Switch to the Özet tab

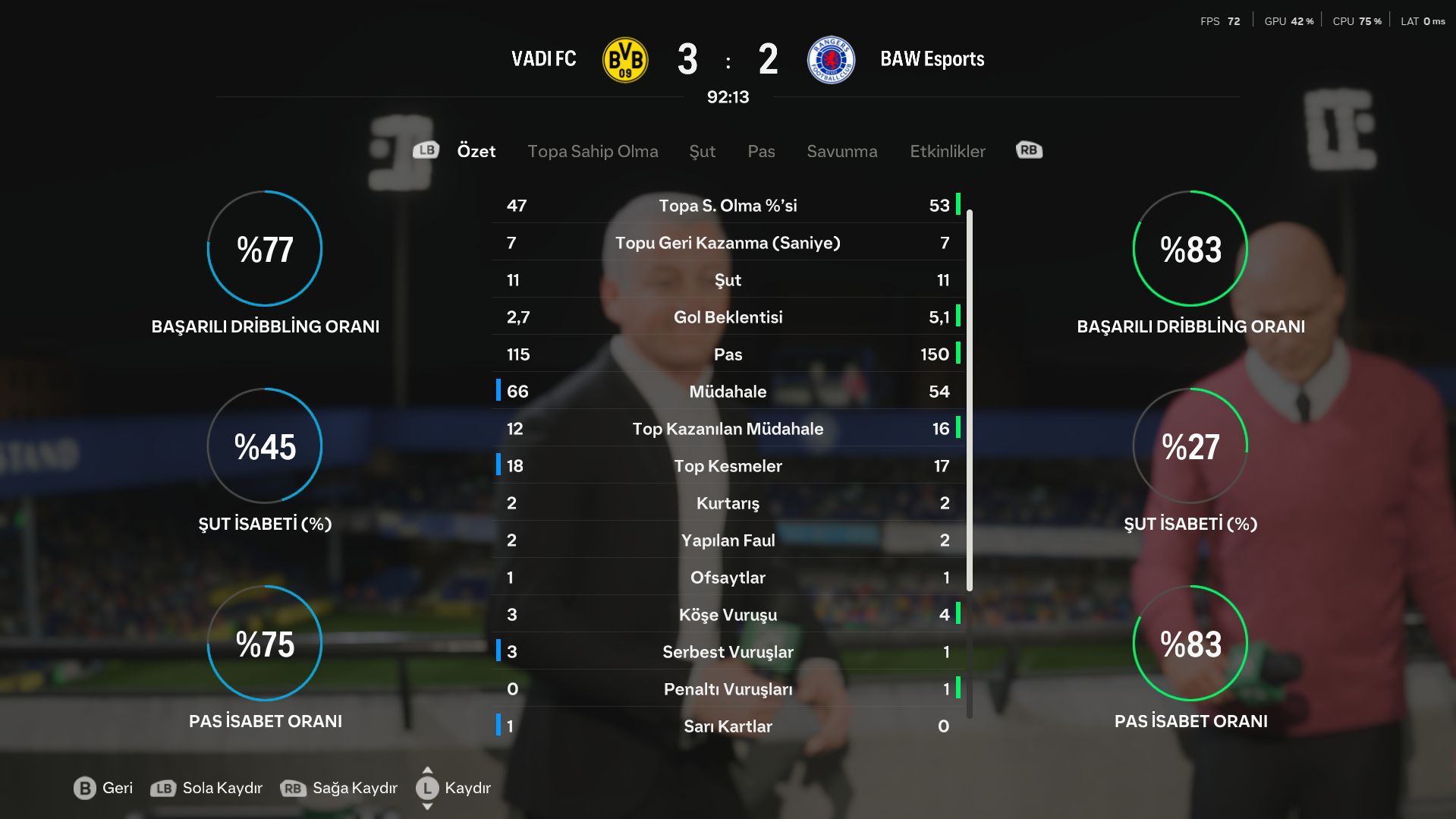[476, 151]
